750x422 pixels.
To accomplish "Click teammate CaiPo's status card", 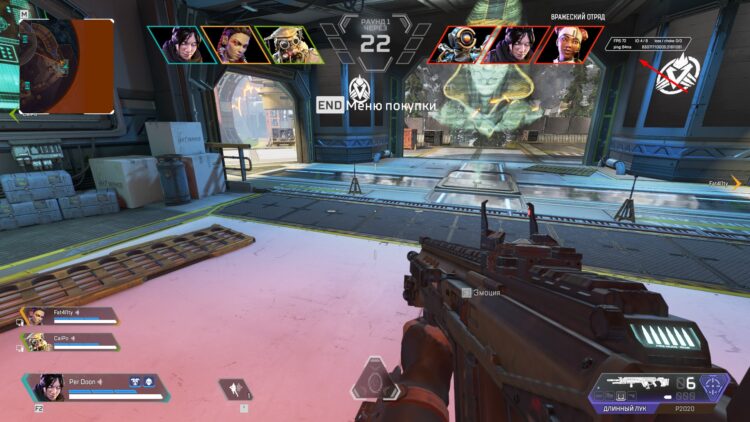I will point(70,342).
